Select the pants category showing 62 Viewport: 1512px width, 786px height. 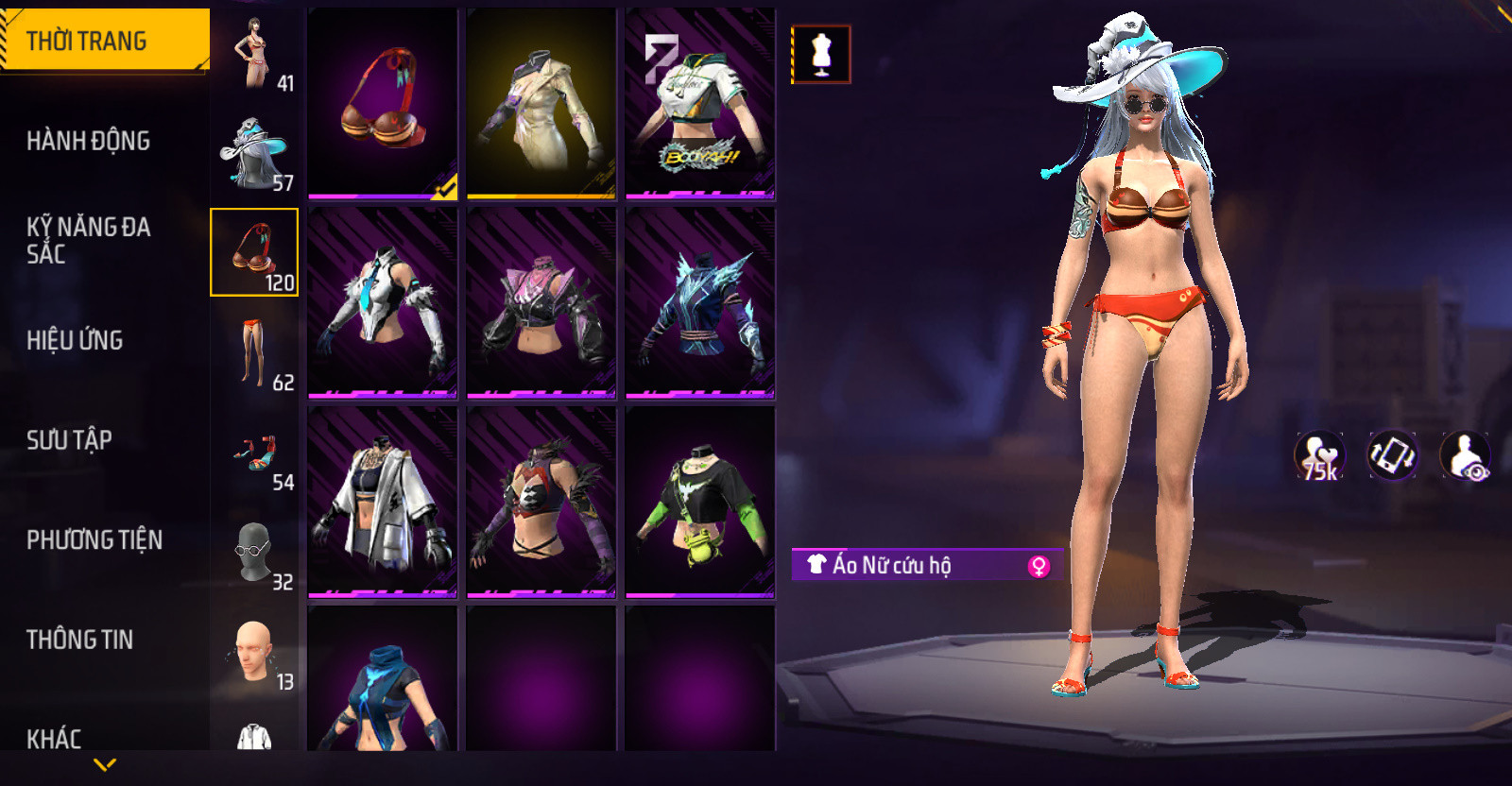pyautogui.click(x=254, y=352)
